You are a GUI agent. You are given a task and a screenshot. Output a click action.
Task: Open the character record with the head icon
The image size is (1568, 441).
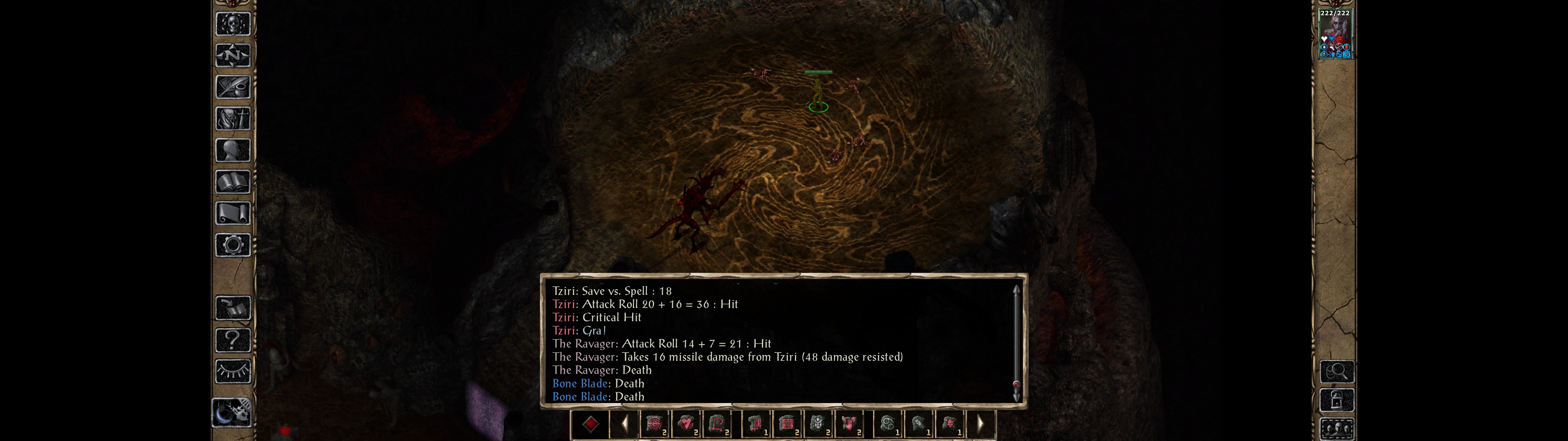pyautogui.click(x=232, y=150)
